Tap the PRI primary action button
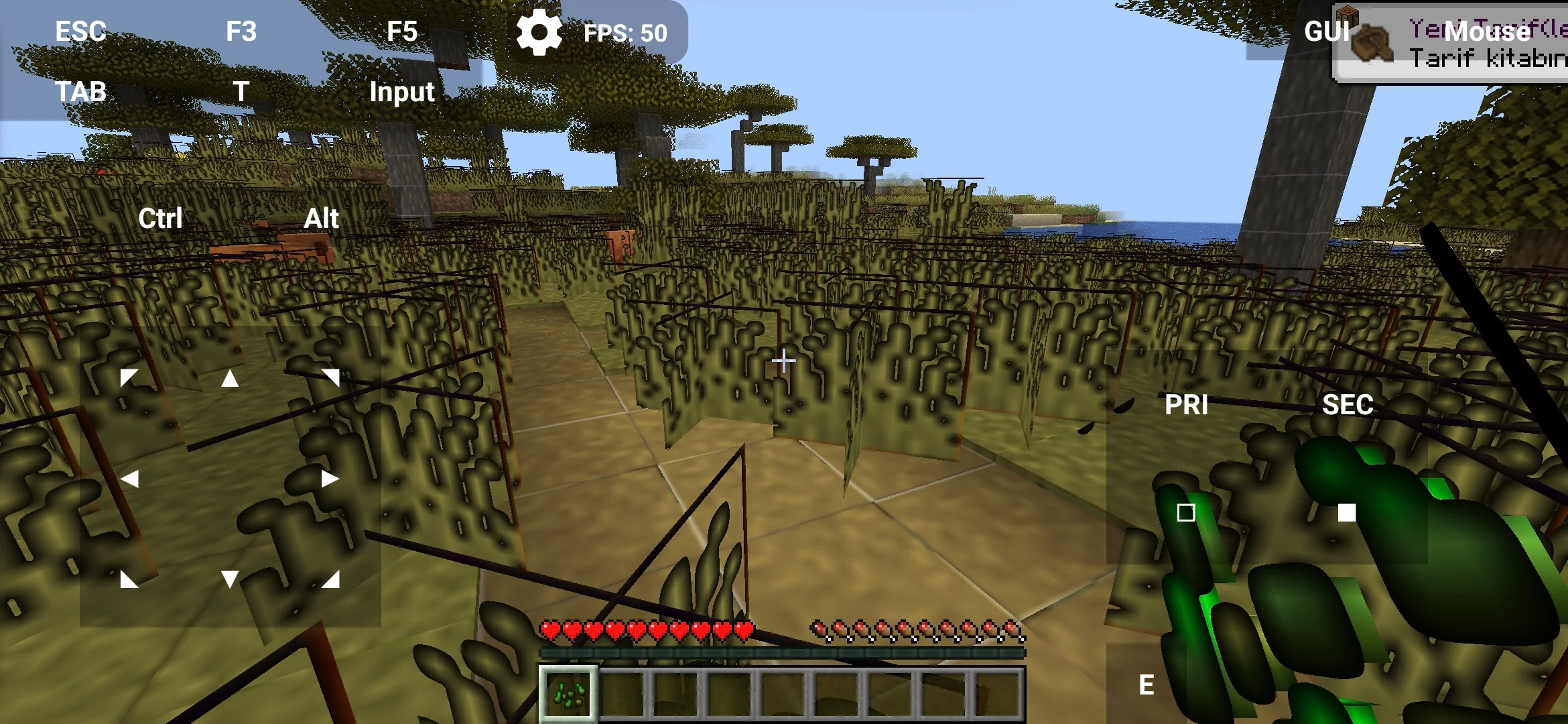This screenshot has height=724, width=1568. [1186, 405]
